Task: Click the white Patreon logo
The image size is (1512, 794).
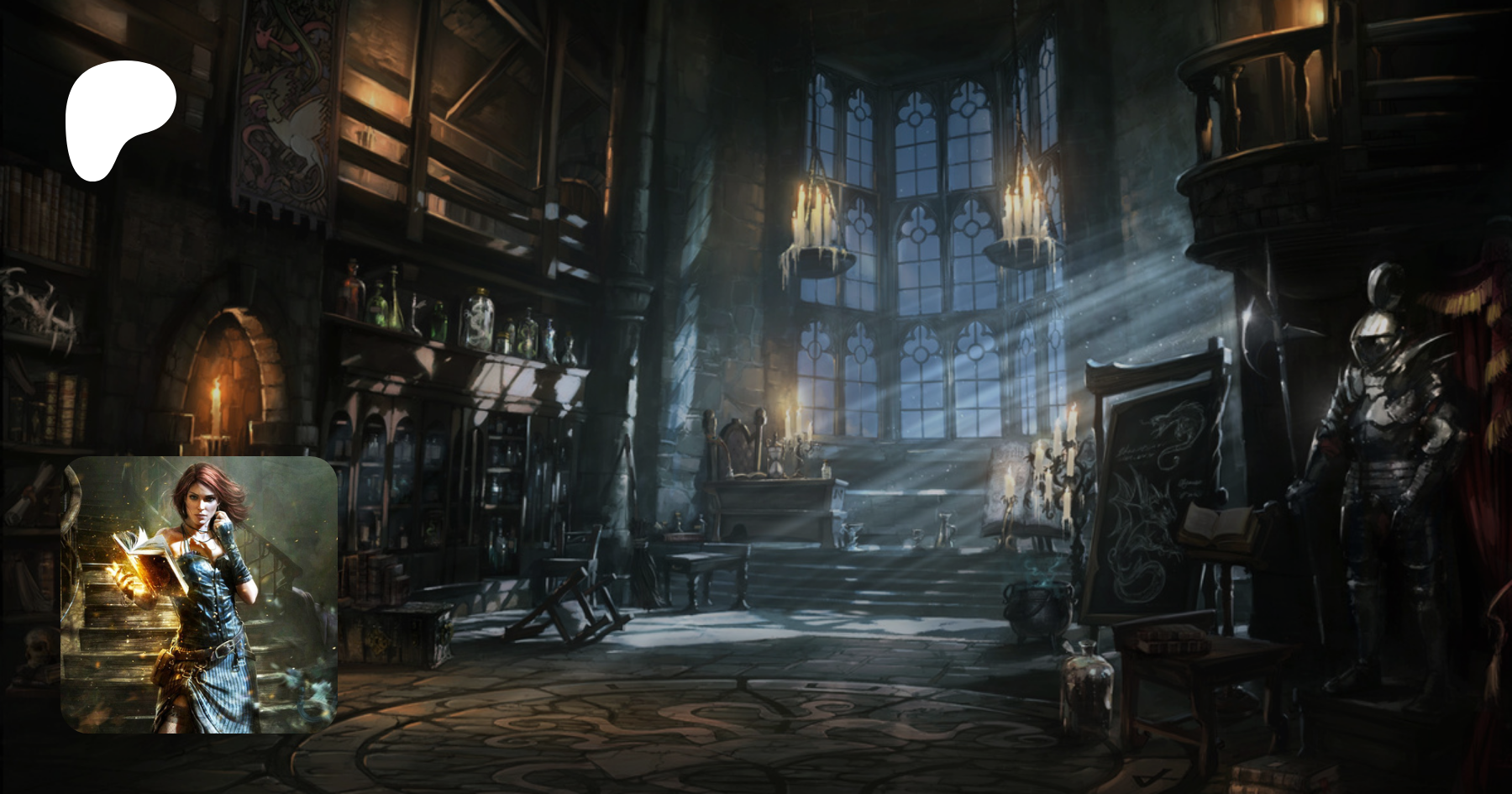Action: coord(118,116)
